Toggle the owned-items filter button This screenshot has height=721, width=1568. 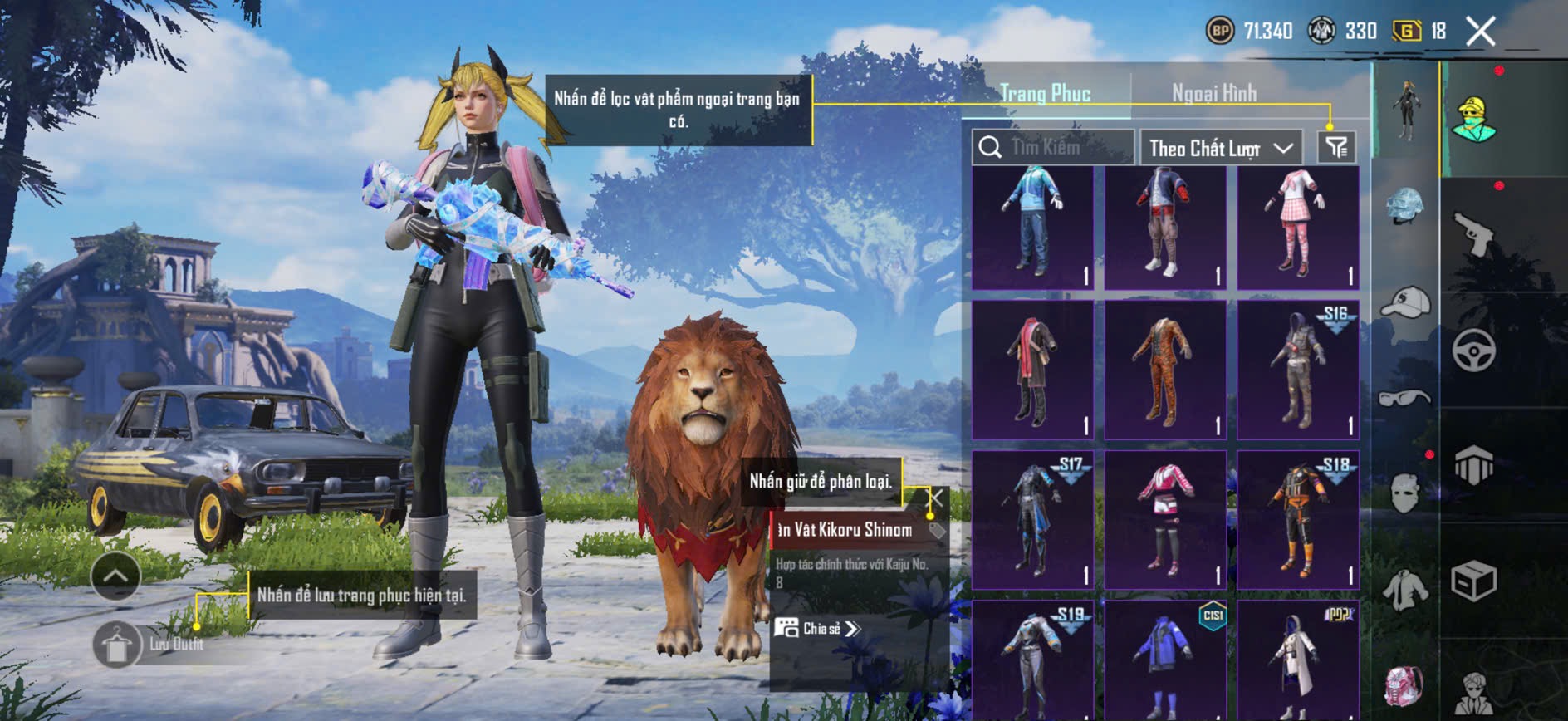[1336, 148]
